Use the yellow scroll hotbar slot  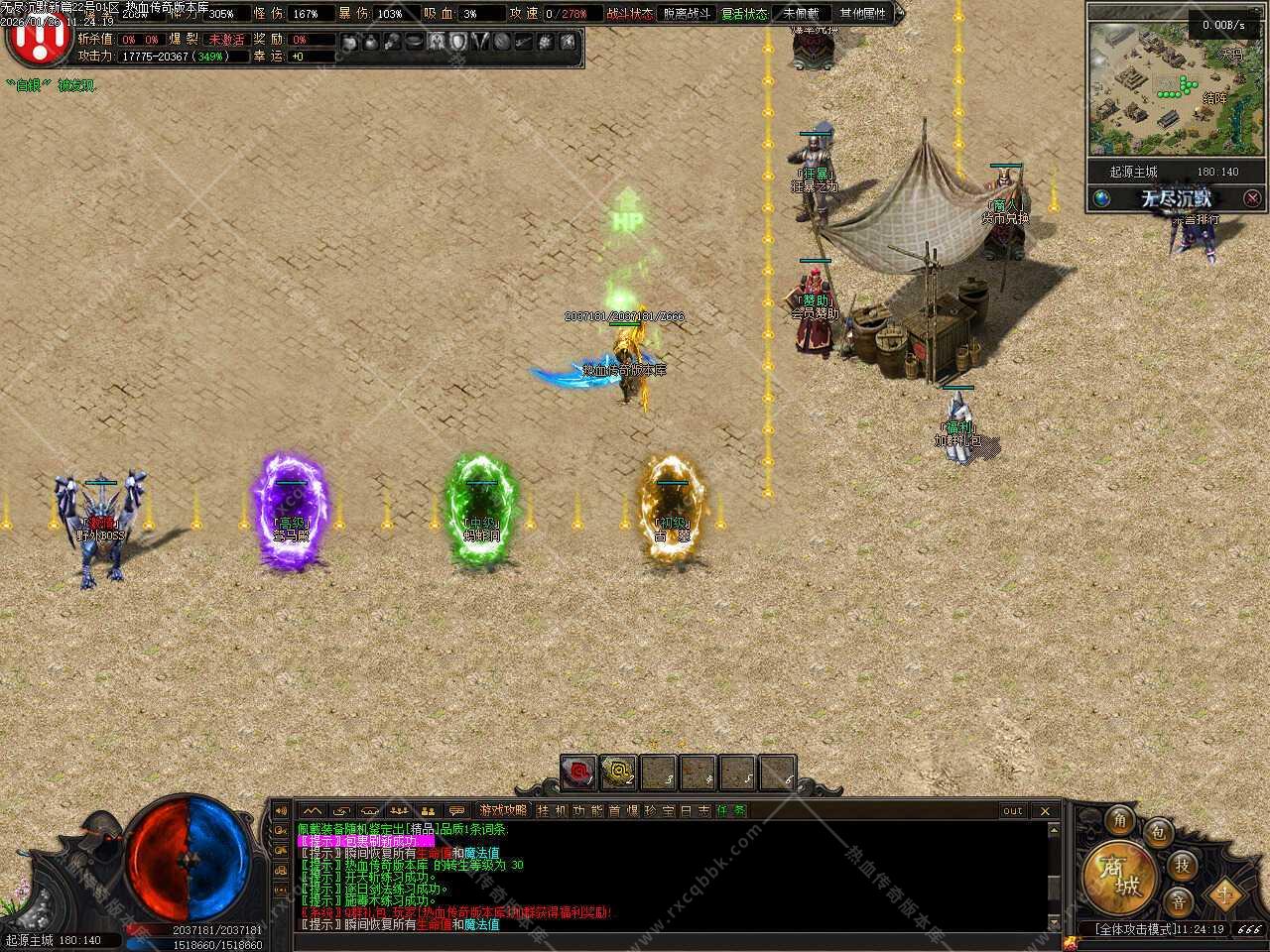click(619, 773)
